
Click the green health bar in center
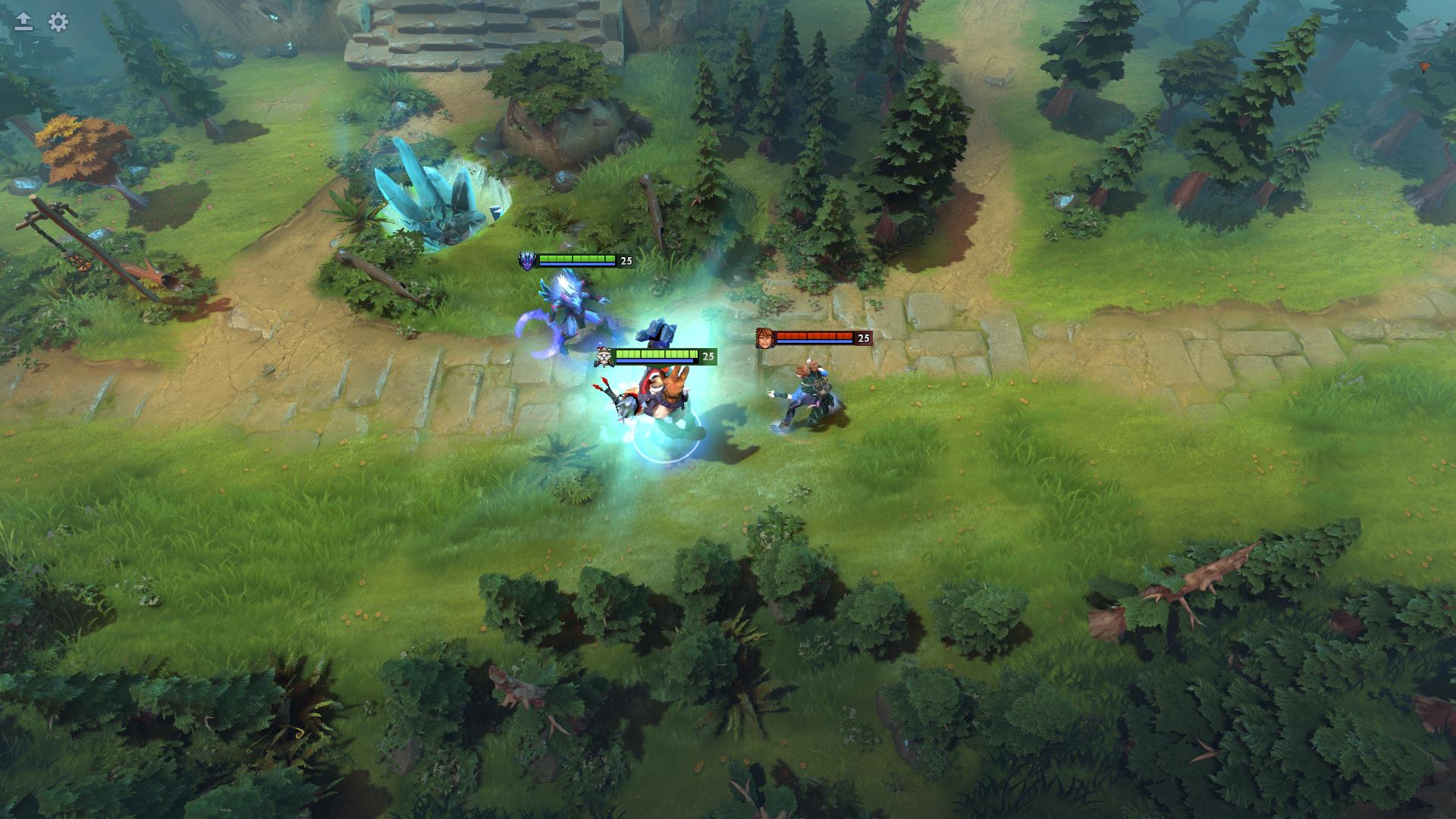657,353
